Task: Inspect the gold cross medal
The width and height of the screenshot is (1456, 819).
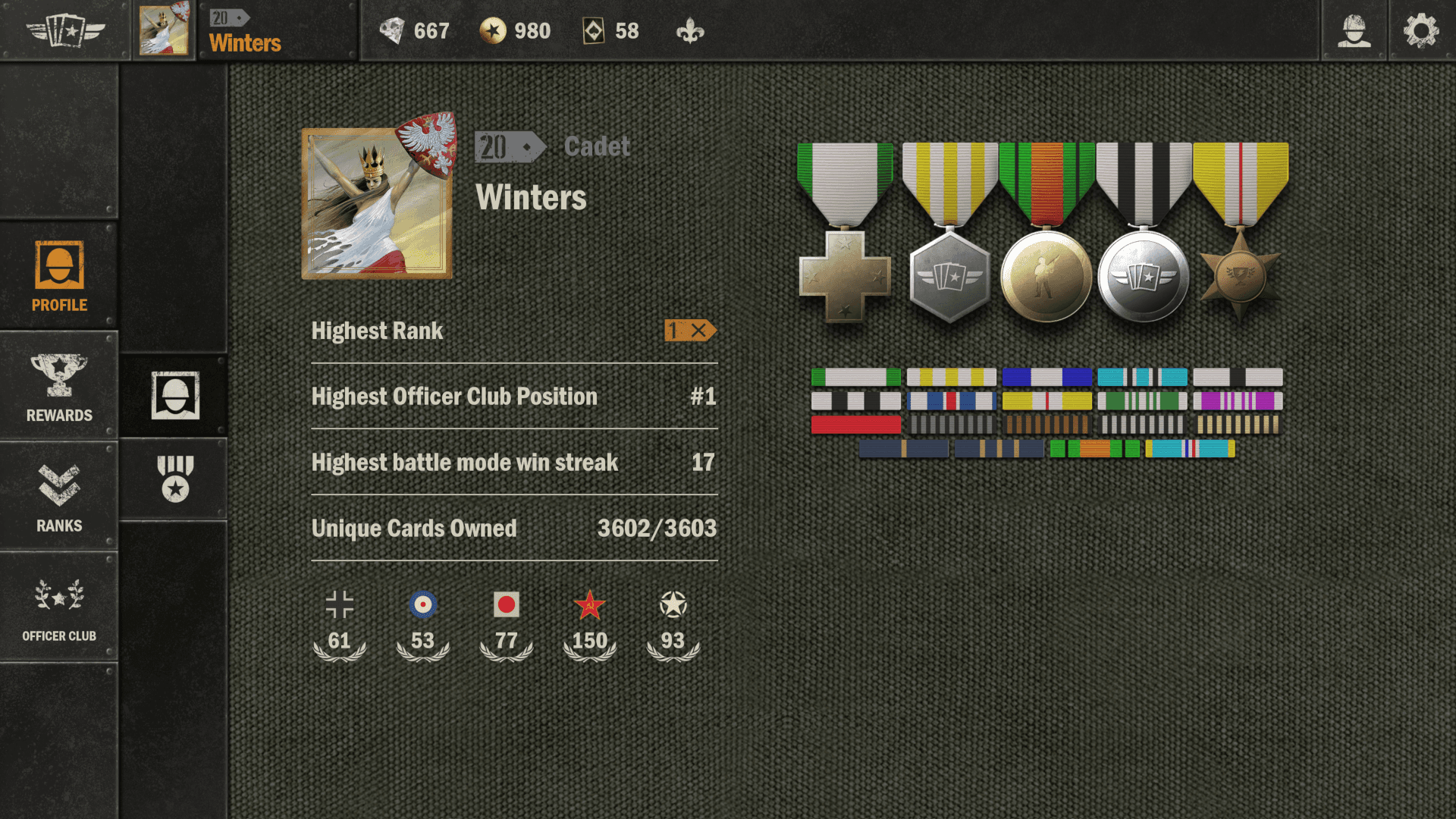Action: (x=845, y=275)
